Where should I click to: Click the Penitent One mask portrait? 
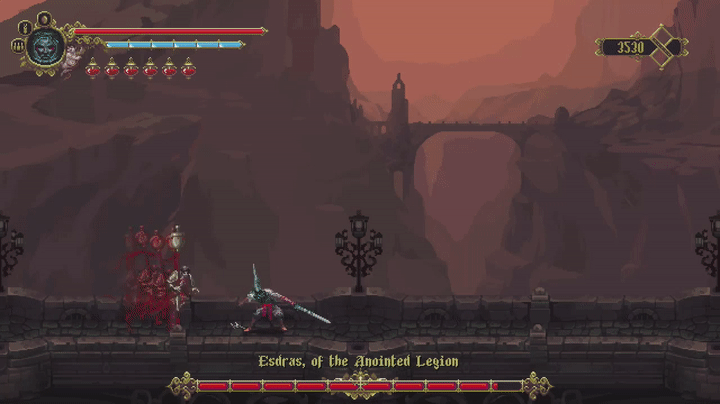pyautogui.click(x=45, y=46)
